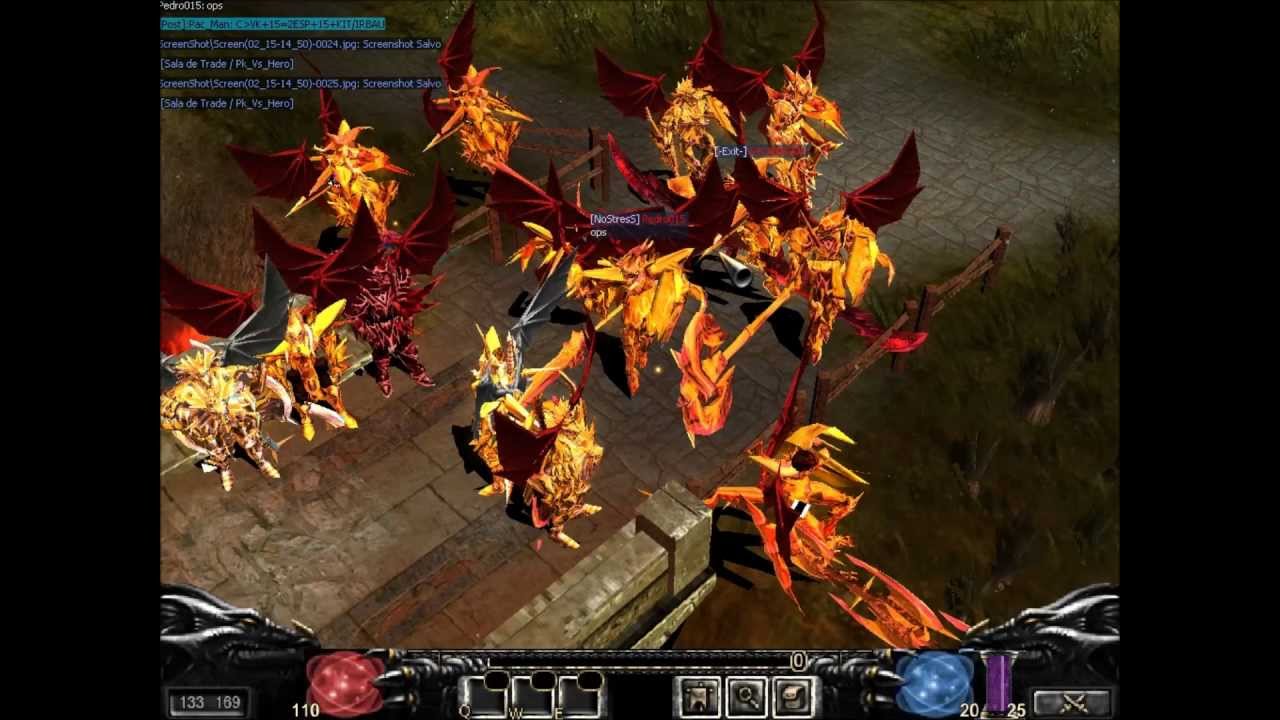1280x720 pixels.
Task: Click the Pac_Man post chat message
Action: coord(272,24)
